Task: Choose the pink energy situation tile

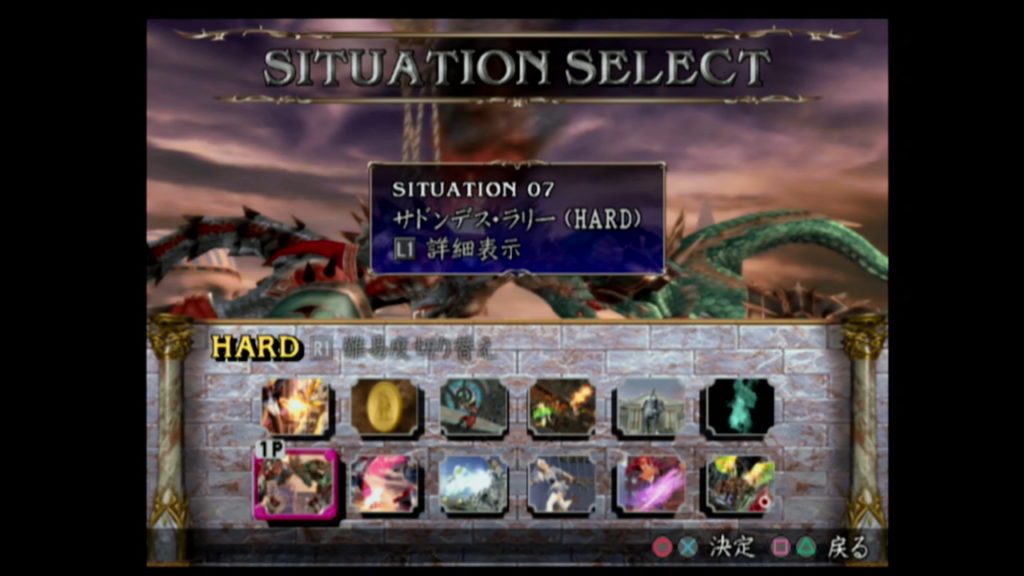Action: click(385, 484)
